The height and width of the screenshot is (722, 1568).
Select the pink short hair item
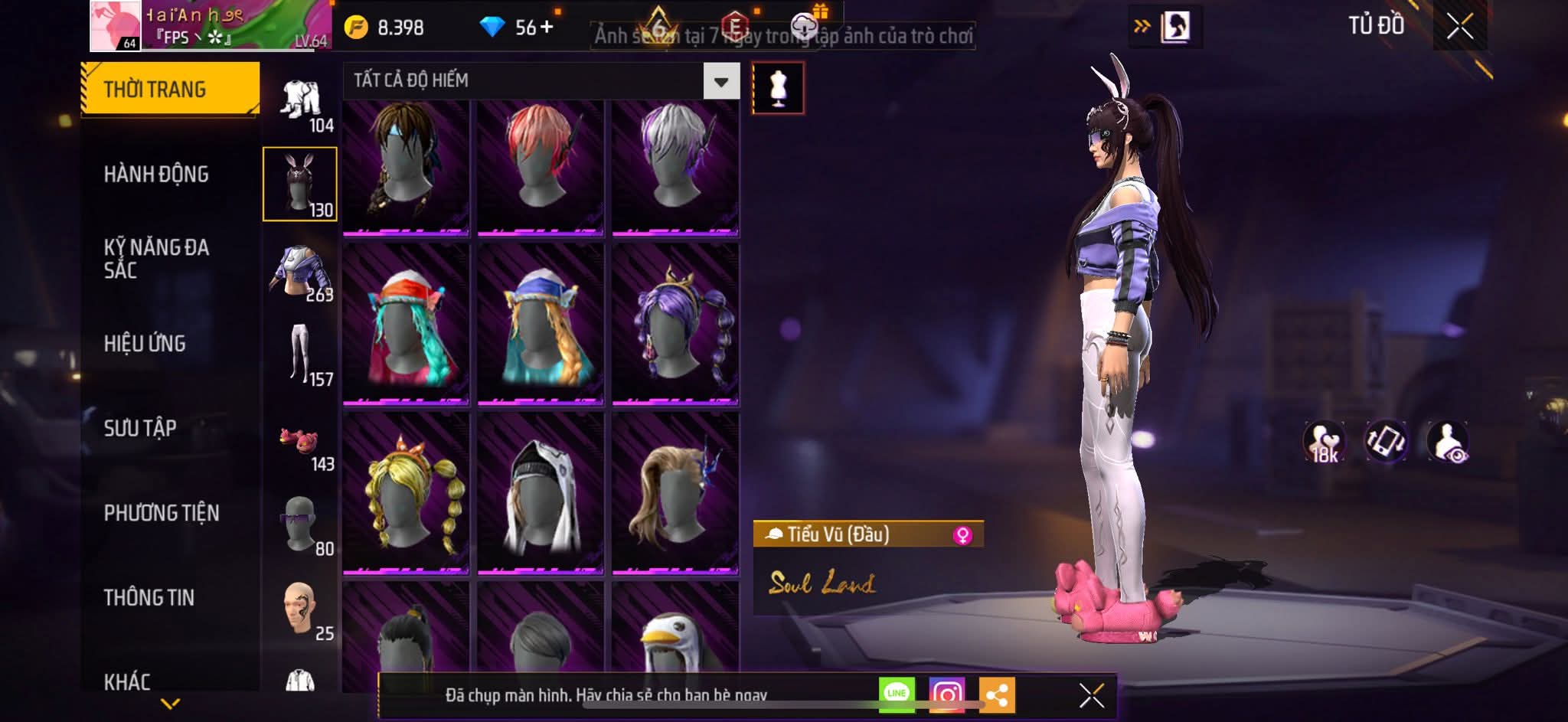click(540, 167)
